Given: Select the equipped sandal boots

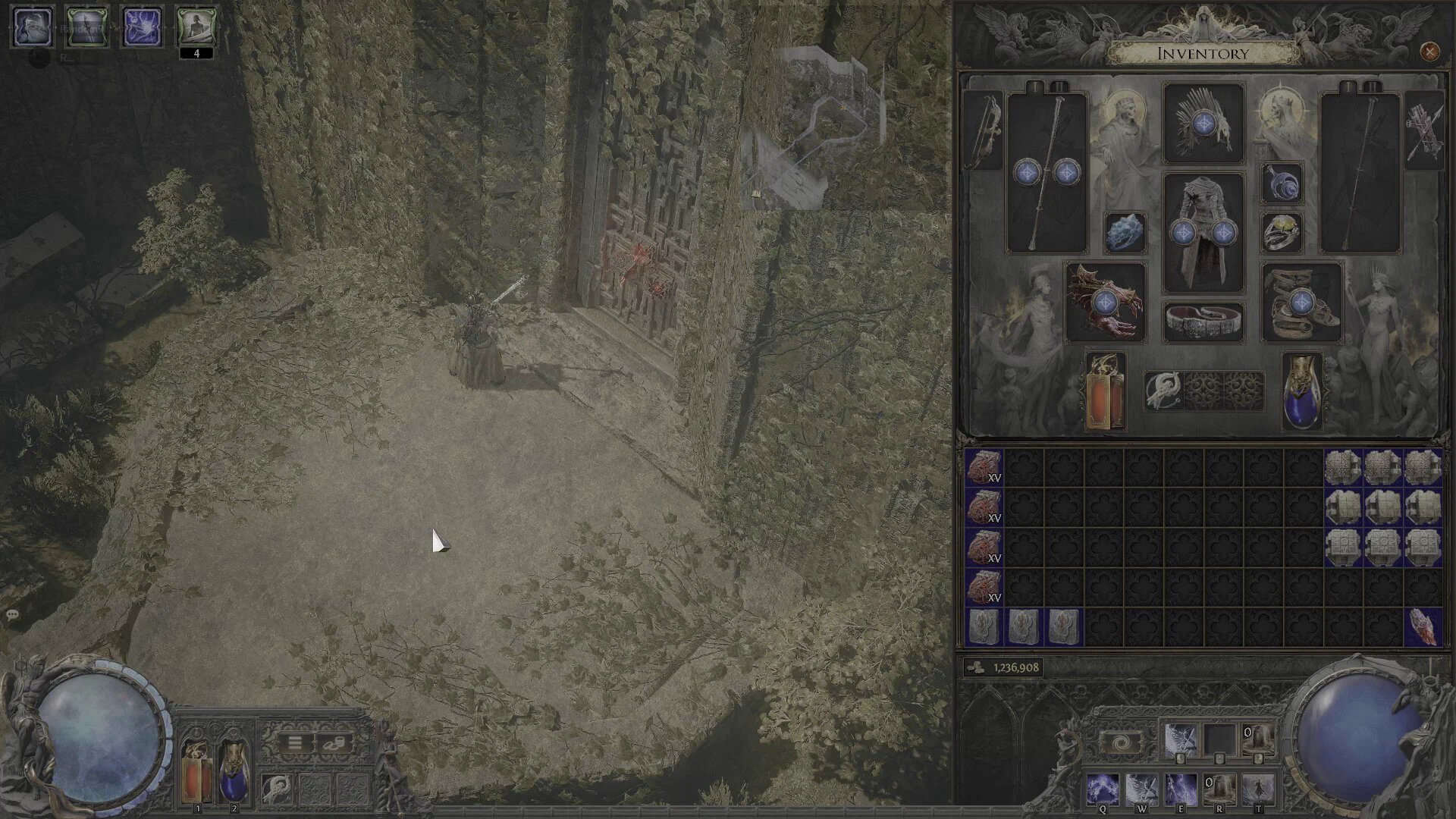Looking at the screenshot, I should tap(1301, 302).
